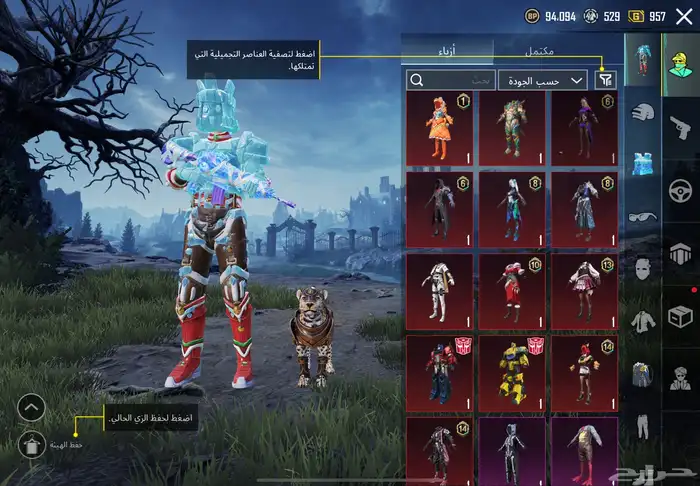The image size is (700, 486).
Task: Save the current look with hanger button
Action: click(31, 444)
